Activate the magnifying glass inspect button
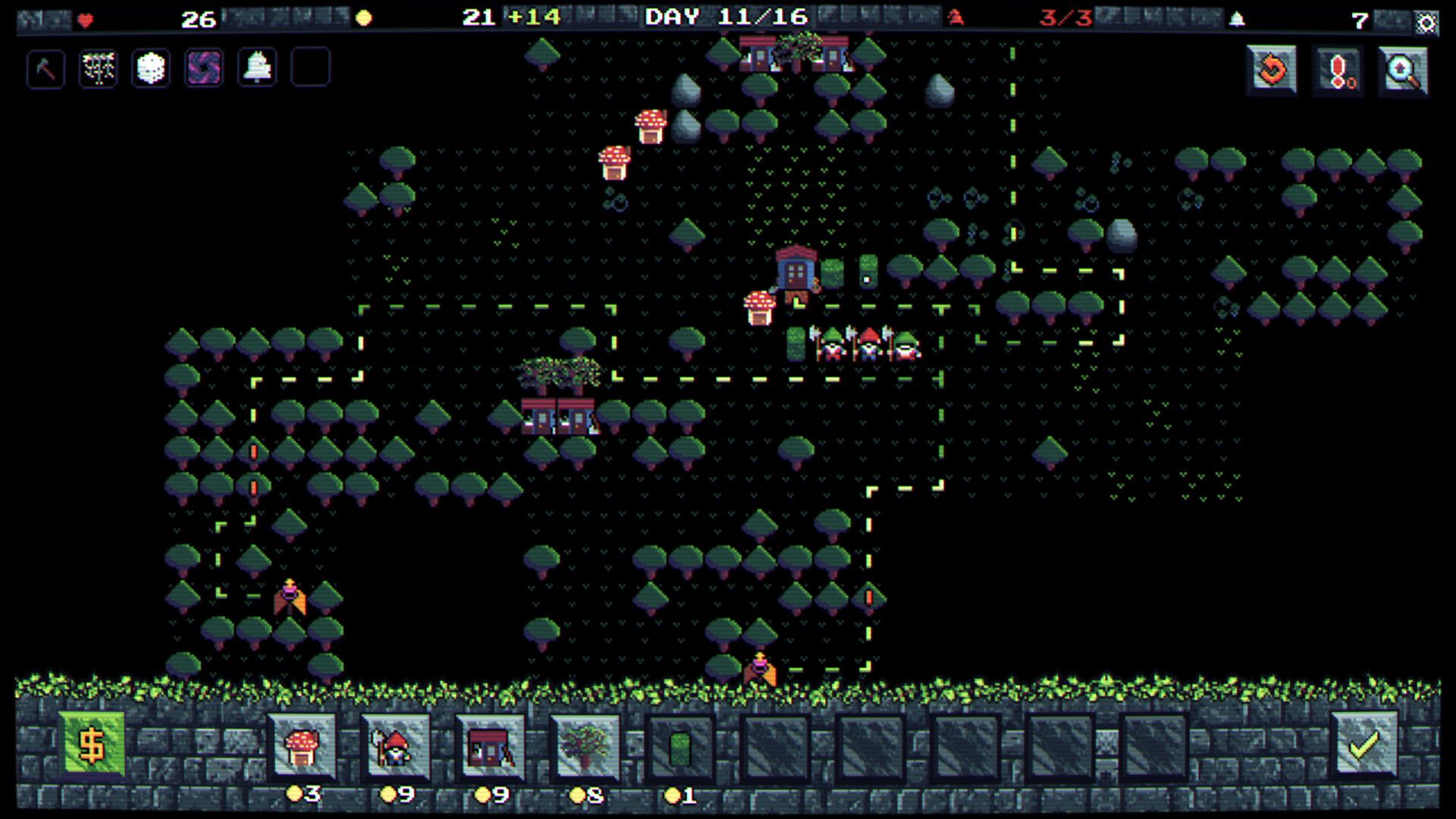1456x819 pixels. [x=1404, y=71]
